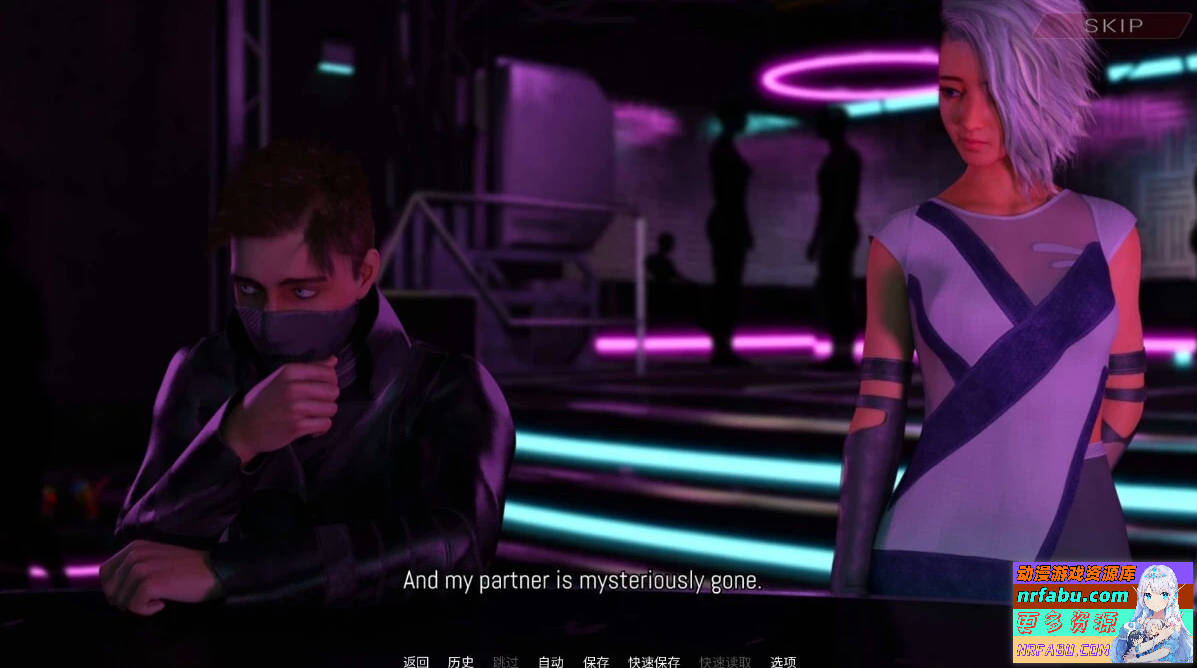1197x668 pixels.
Task: Go back using the 返回 button
Action: coord(416,661)
